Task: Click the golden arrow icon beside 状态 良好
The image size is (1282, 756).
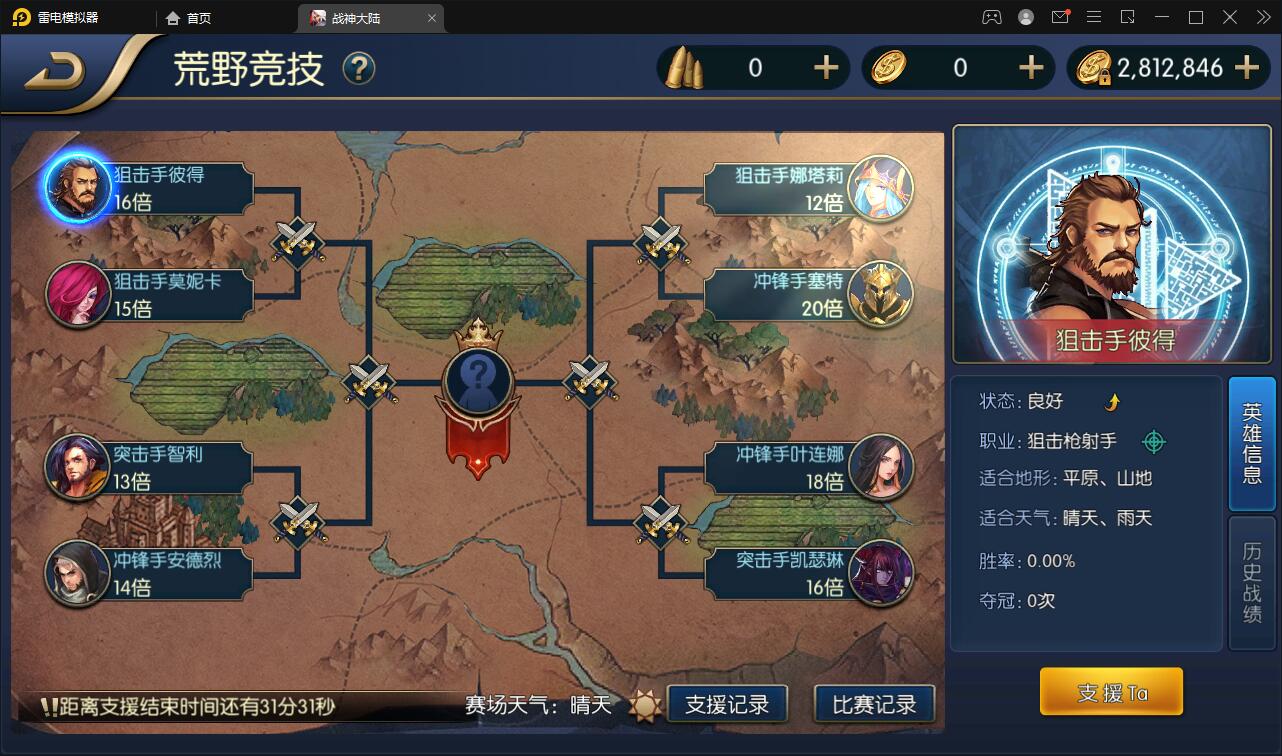Action: pos(1114,400)
